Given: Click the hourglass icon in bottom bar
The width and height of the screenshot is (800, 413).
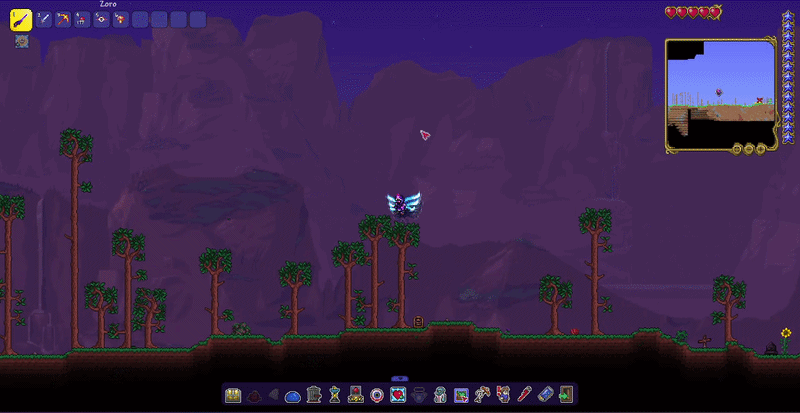Looking at the screenshot, I should [334, 395].
